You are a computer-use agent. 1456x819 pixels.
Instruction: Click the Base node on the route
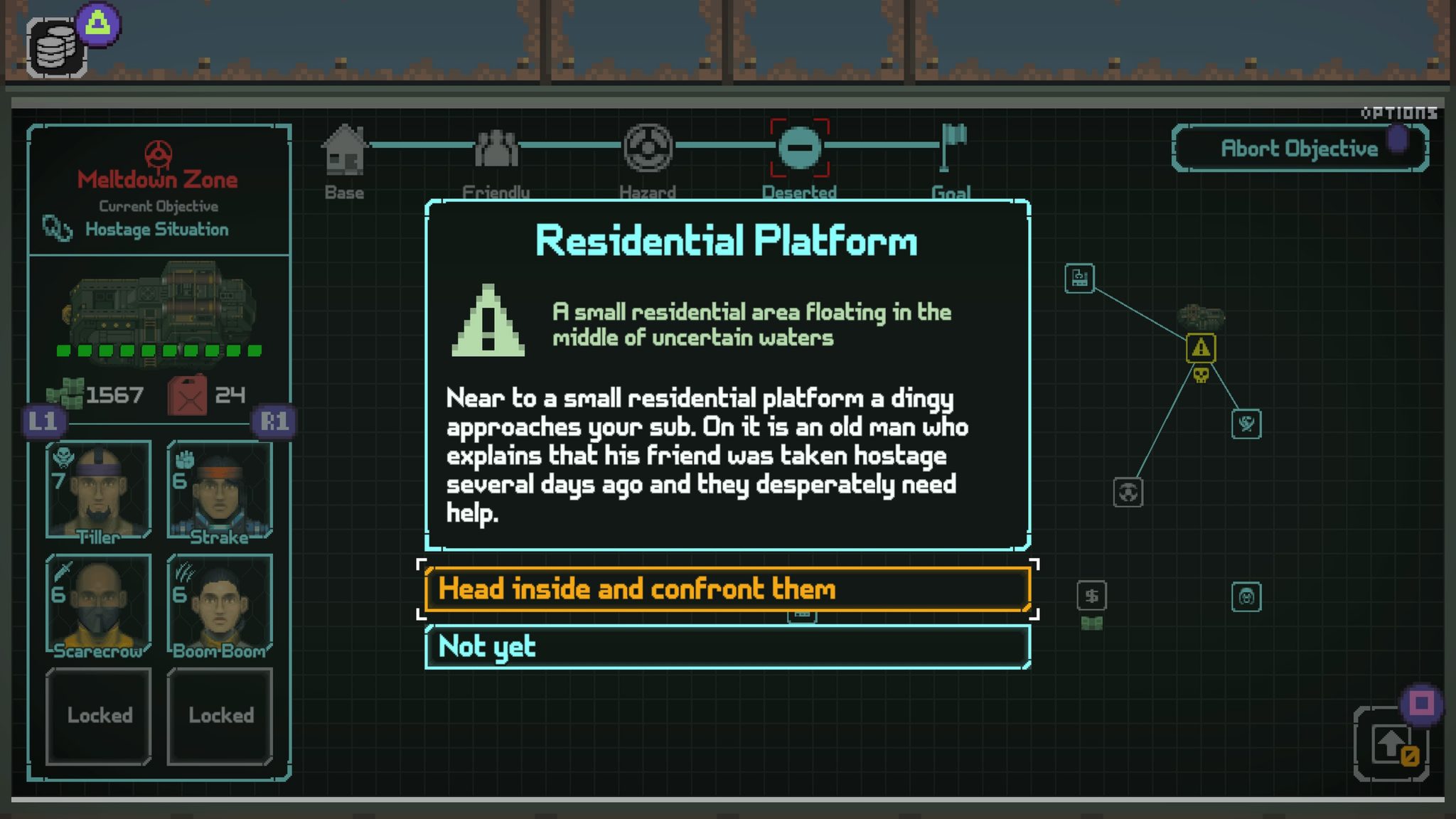point(345,151)
